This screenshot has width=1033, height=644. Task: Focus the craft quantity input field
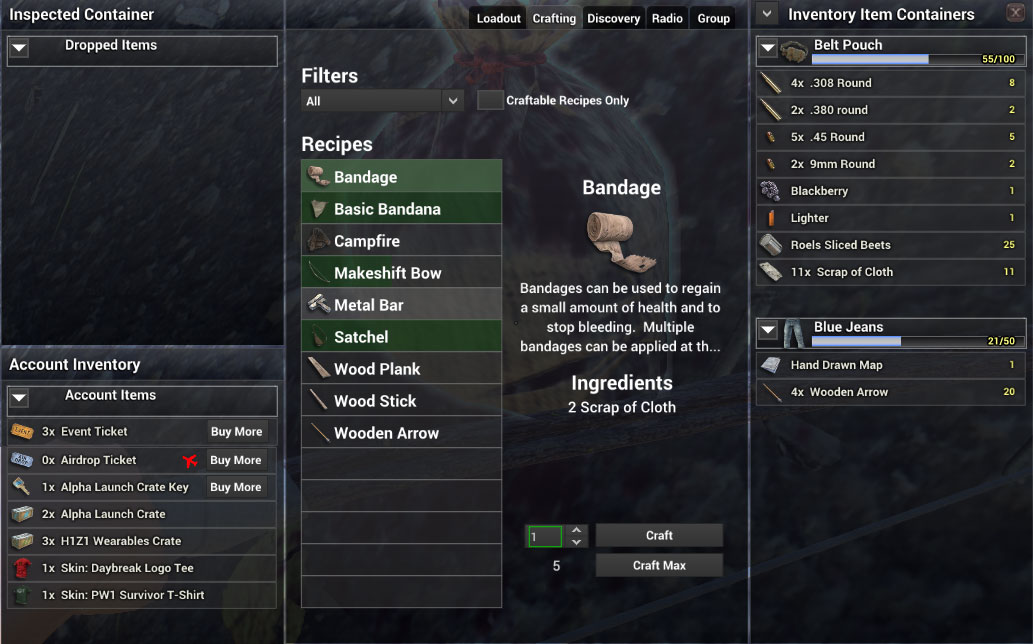coord(546,537)
